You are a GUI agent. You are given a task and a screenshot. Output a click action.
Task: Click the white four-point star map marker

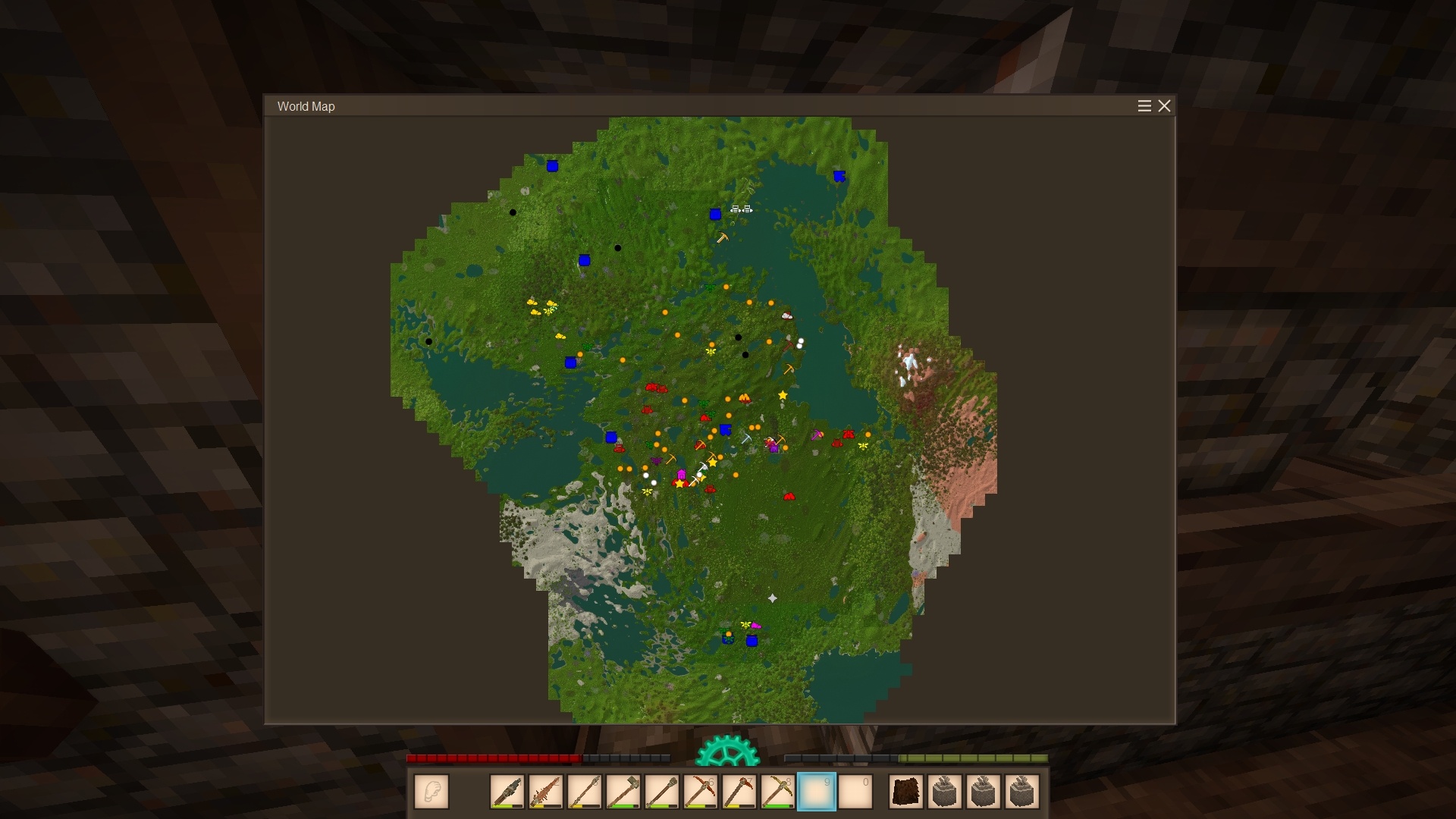tap(773, 598)
